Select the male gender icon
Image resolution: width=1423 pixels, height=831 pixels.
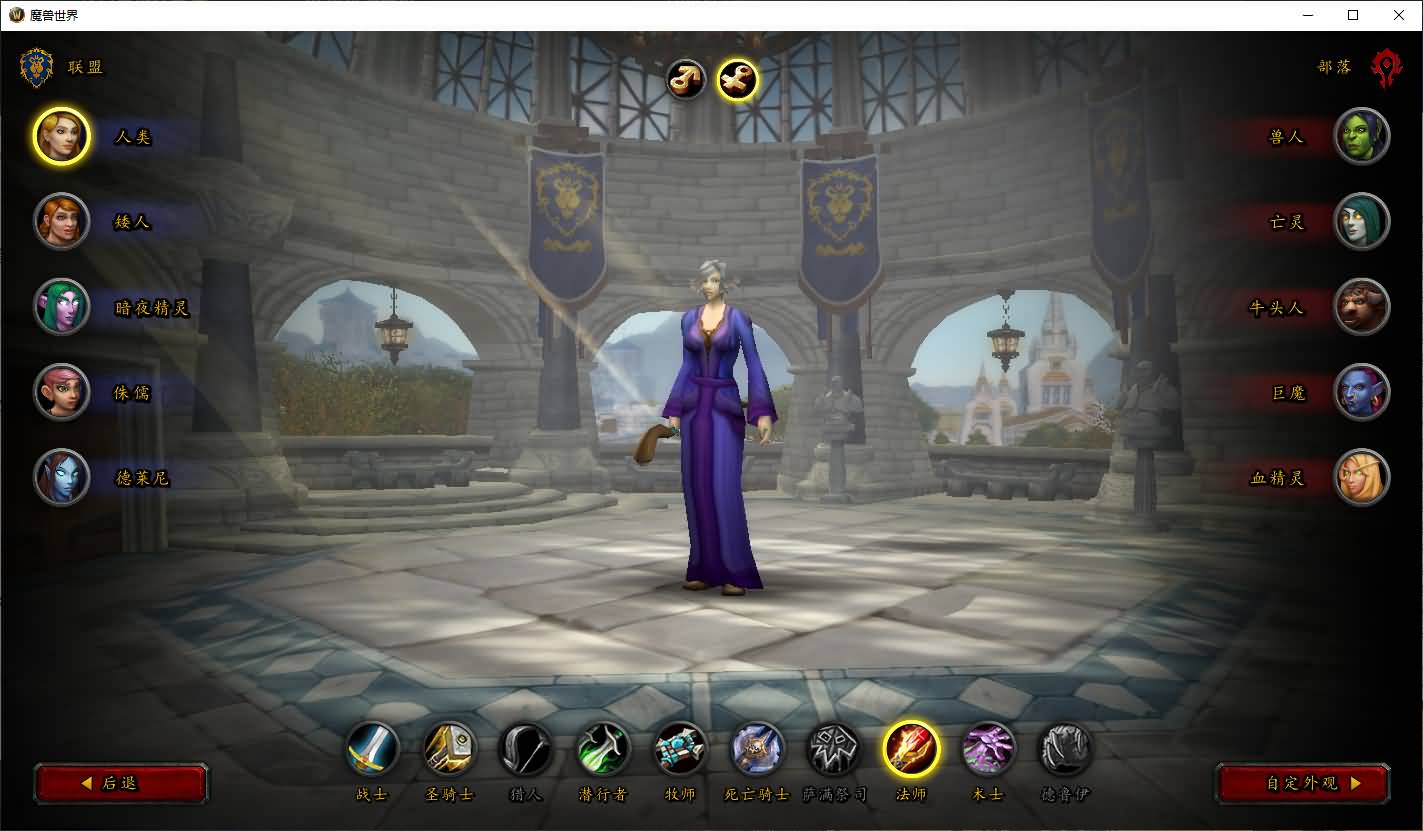tap(686, 80)
